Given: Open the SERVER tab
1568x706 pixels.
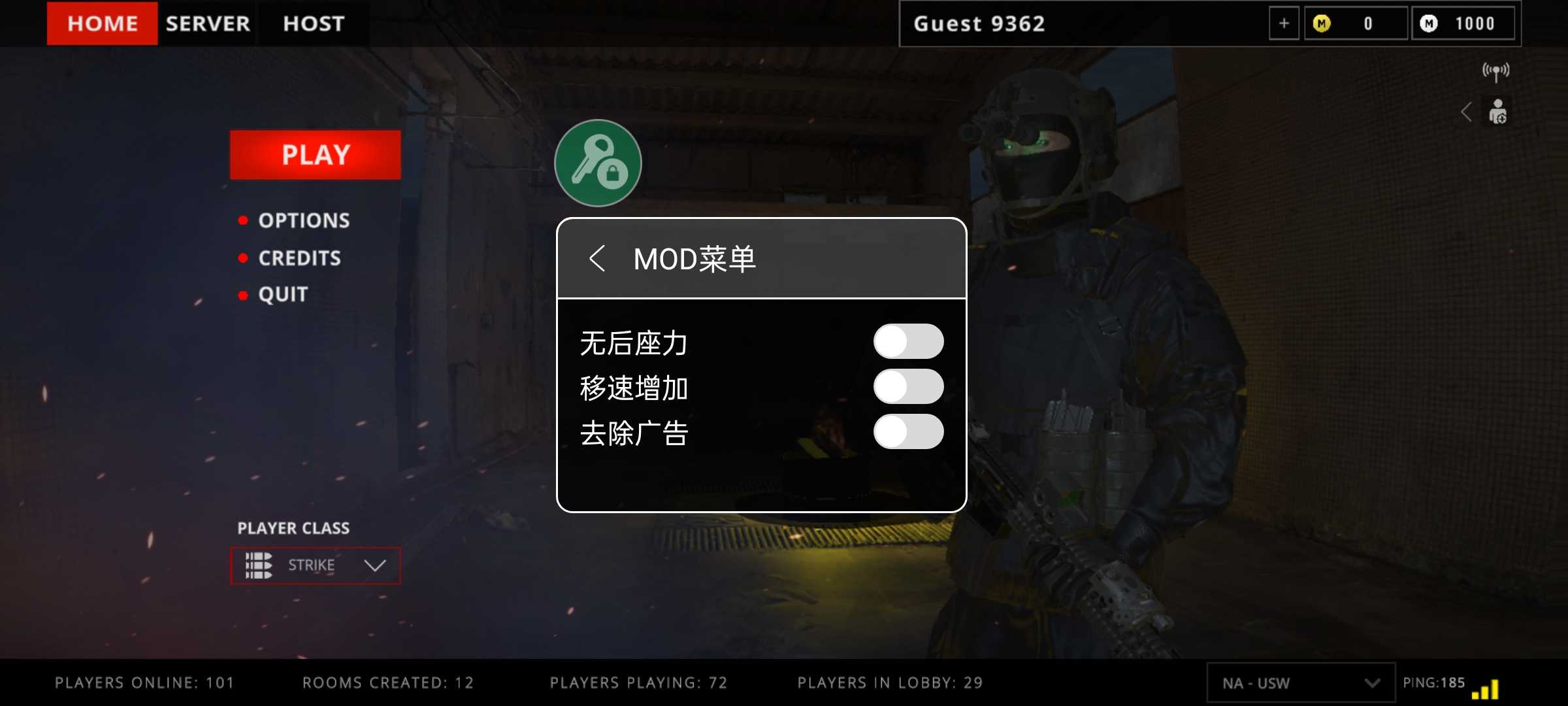Looking at the screenshot, I should click(208, 24).
